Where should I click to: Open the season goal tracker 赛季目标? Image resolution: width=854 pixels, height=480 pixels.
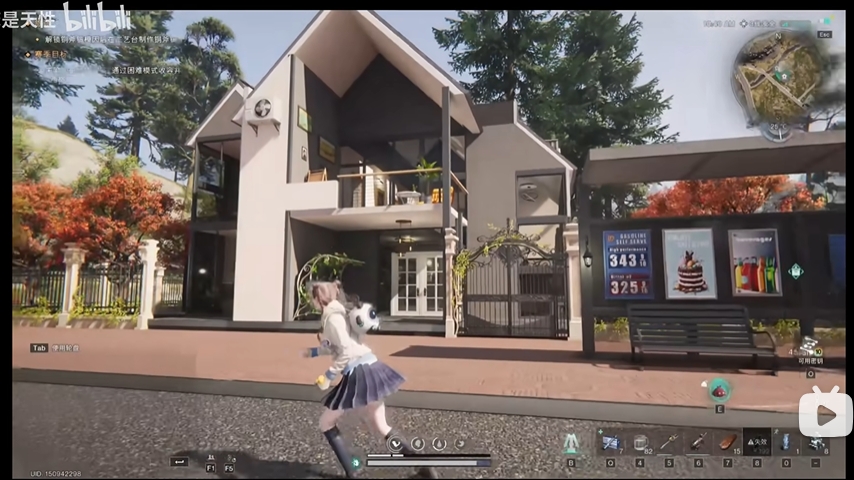coord(50,54)
